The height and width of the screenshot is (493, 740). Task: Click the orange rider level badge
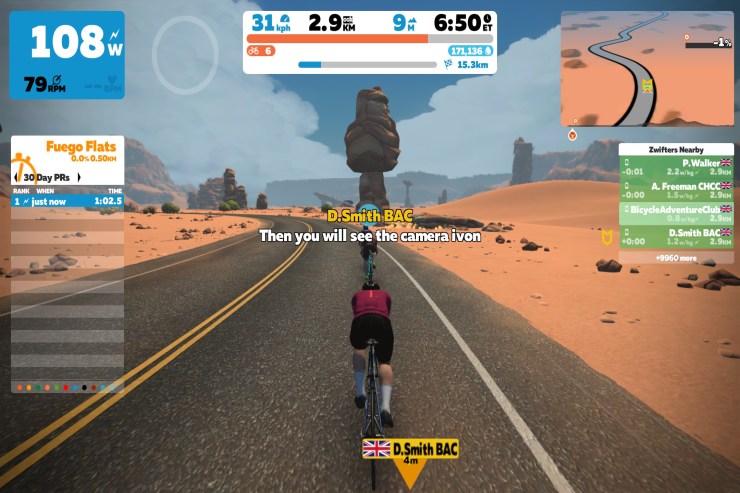pyautogui.click(x=262, y=50)
